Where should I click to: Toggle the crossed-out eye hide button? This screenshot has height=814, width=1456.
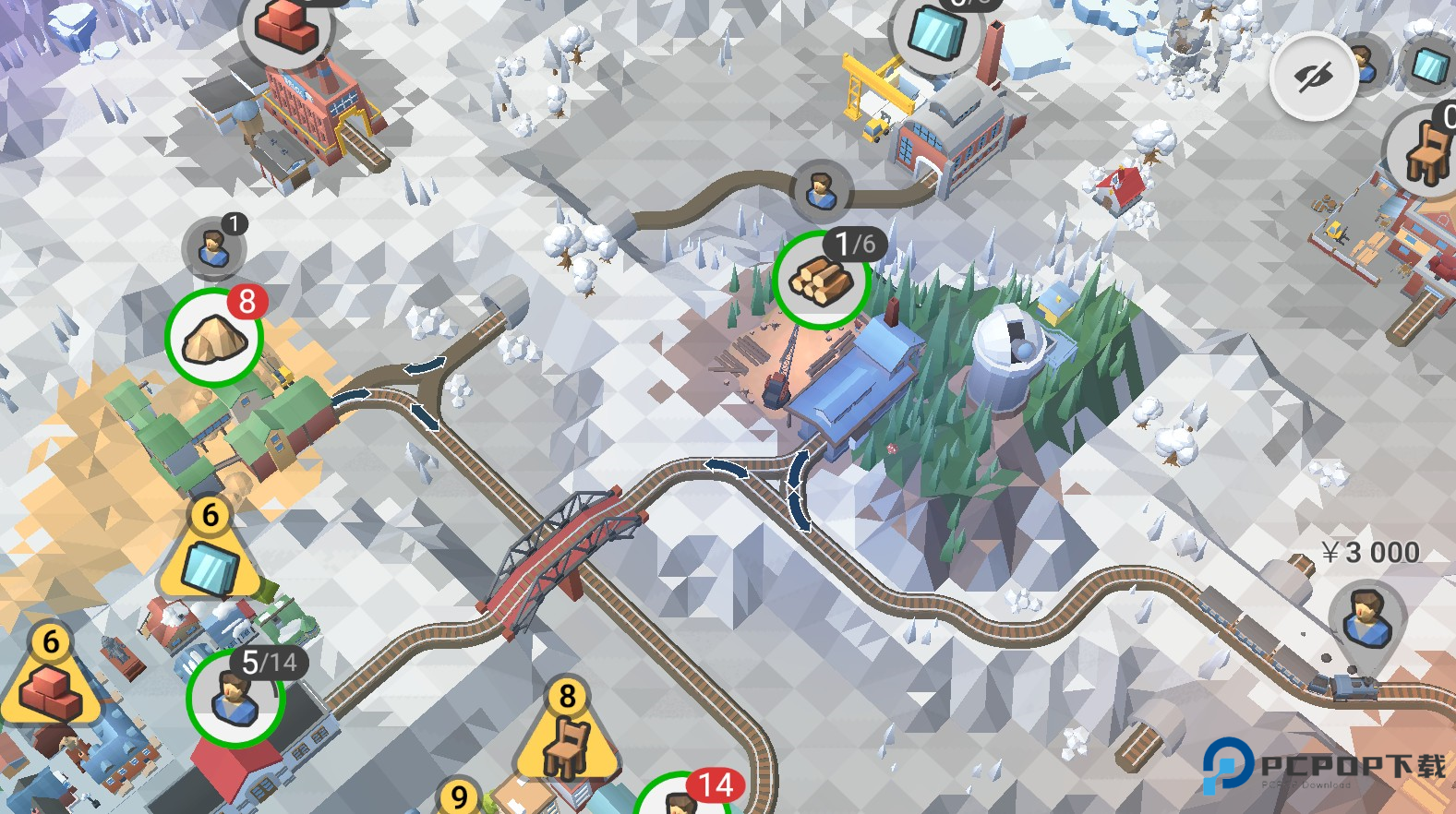(1313, 77)
